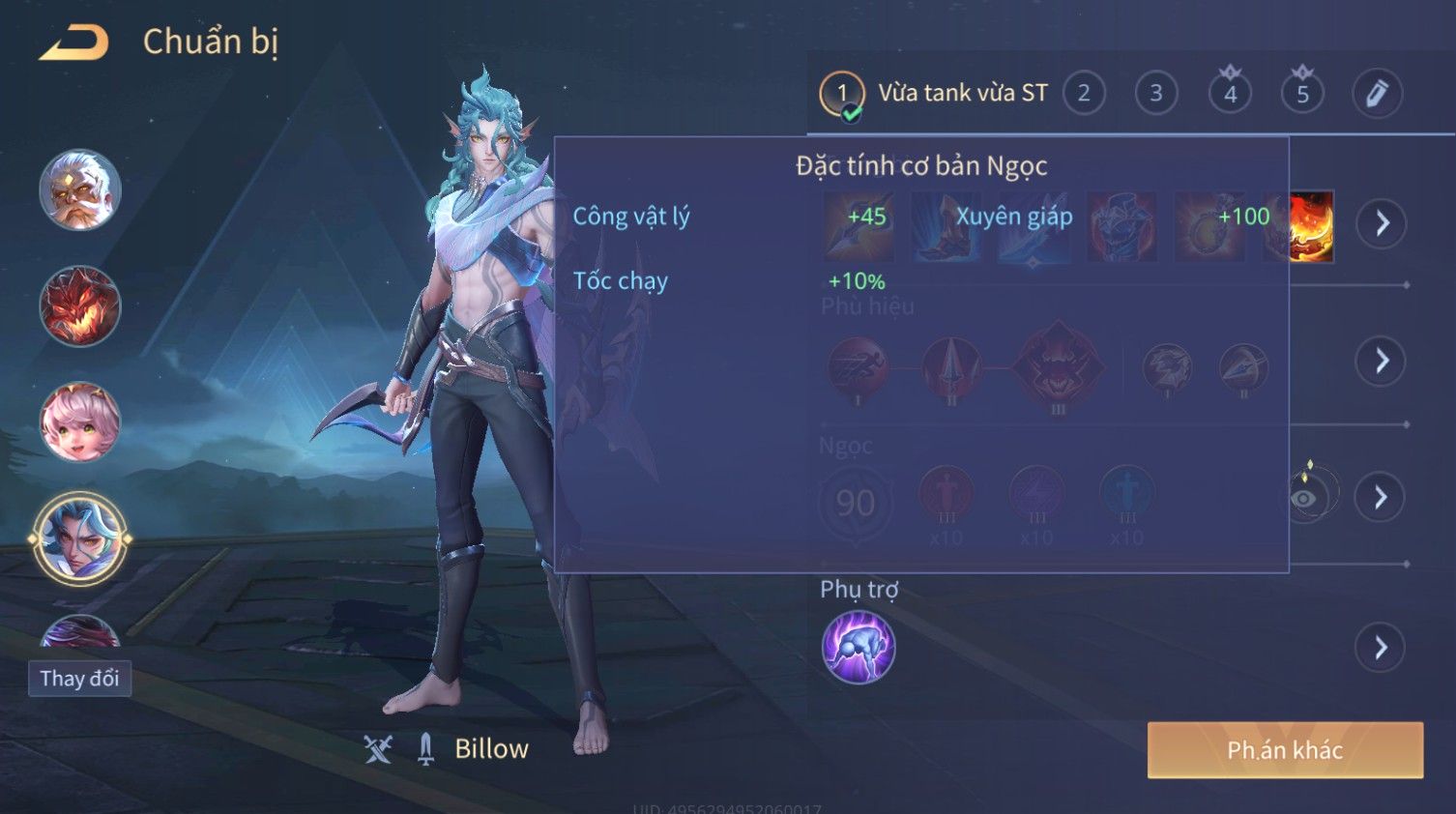Toggle the Ngọc stats eye icon
The image size is (1456, 814).
(1304, 498)
